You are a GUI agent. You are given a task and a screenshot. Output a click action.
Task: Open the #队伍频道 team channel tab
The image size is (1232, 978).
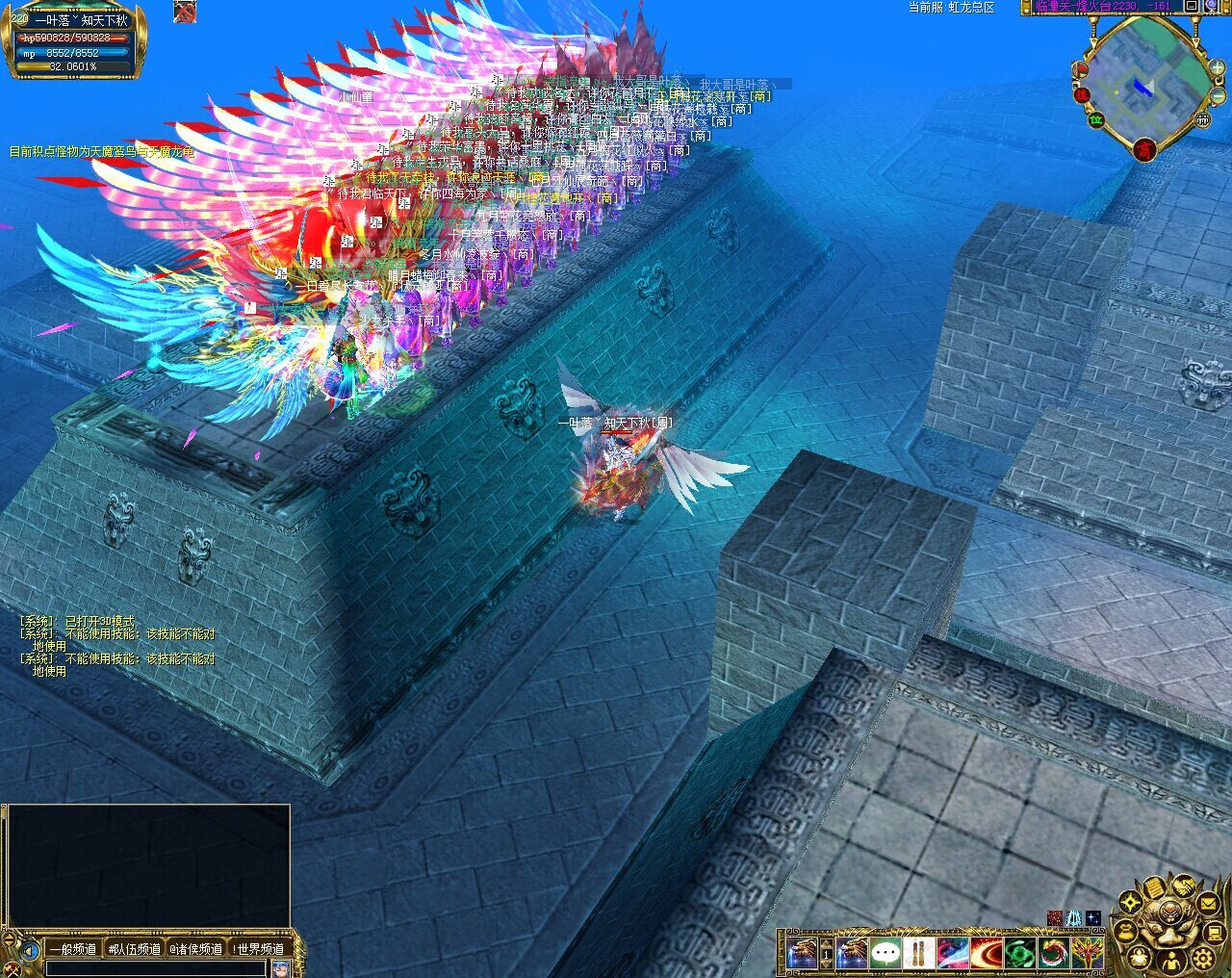point(135,949)
